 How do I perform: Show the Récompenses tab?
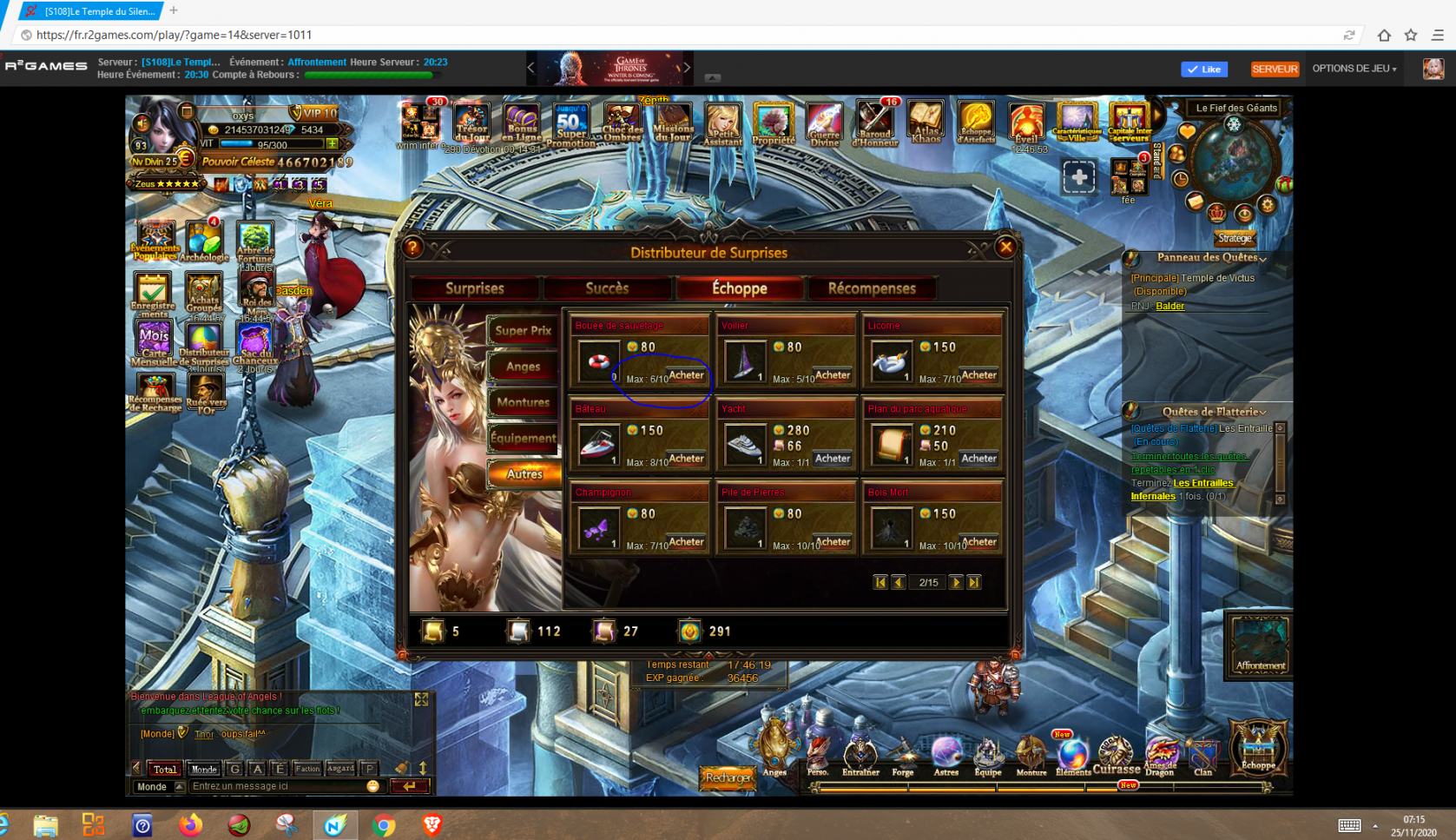point(872,288)
